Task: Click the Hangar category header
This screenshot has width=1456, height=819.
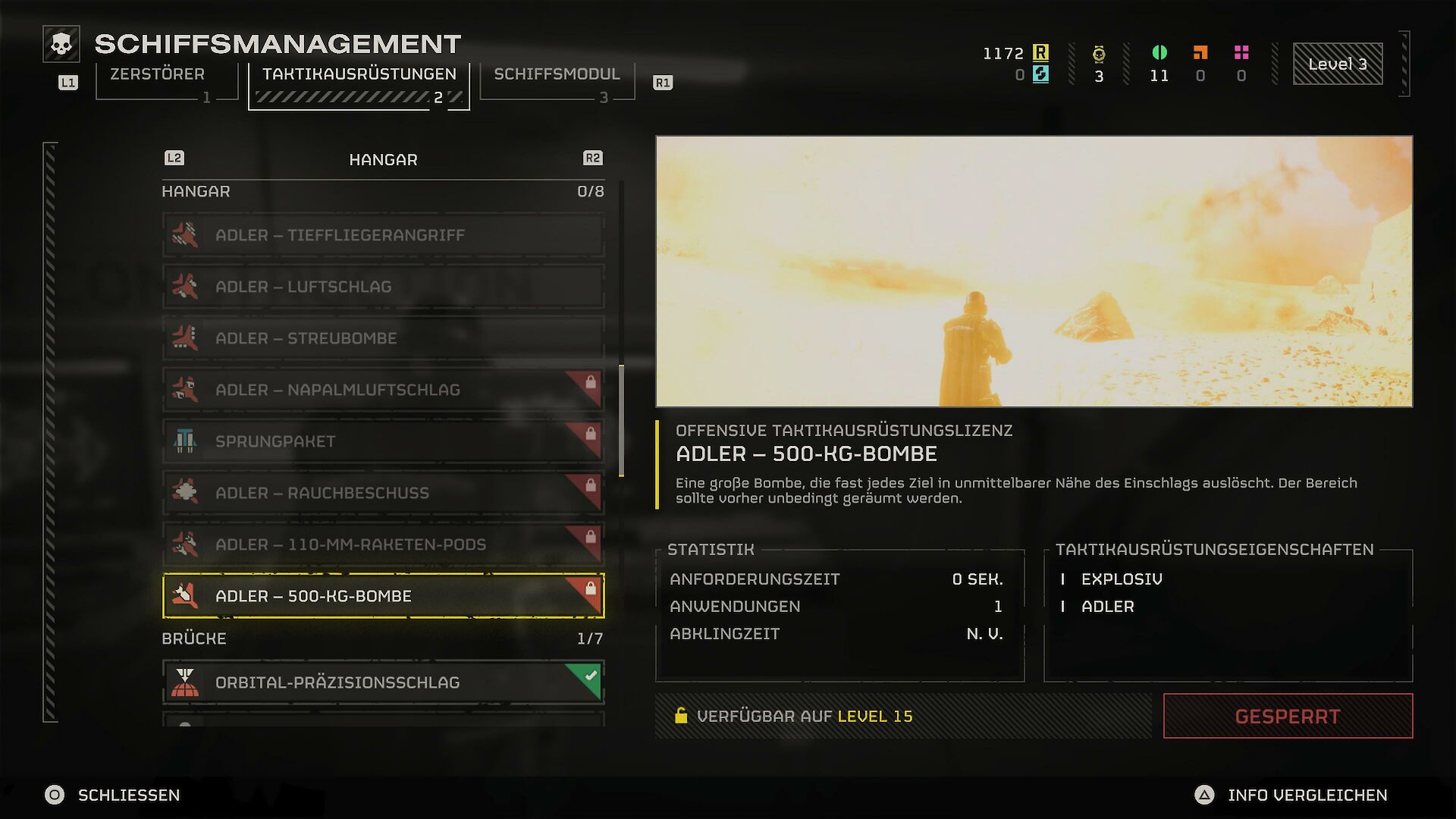Action: point(383,159)
